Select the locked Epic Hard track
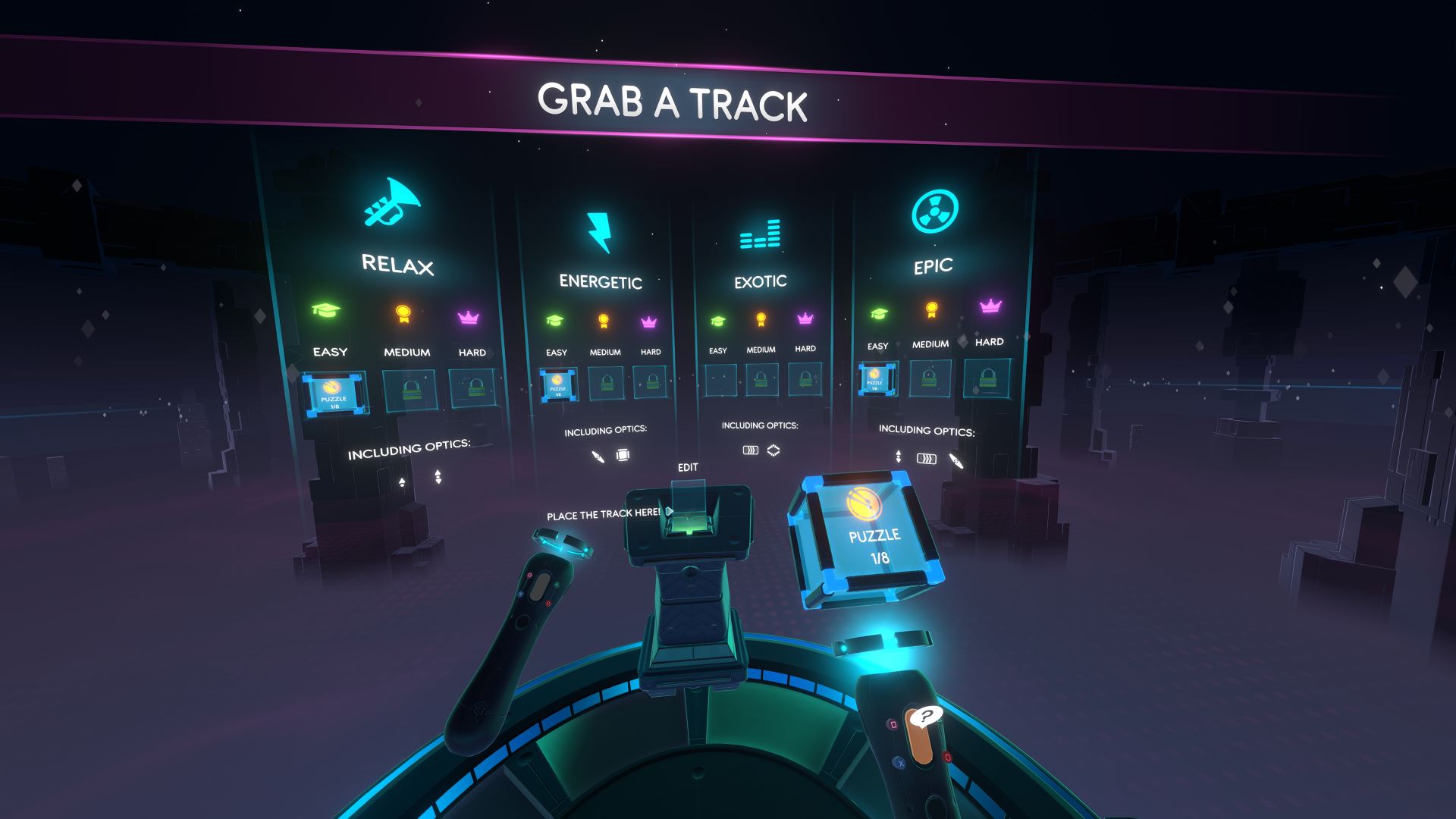Viewport: 1456px width, 819px height. click(987, 377)
